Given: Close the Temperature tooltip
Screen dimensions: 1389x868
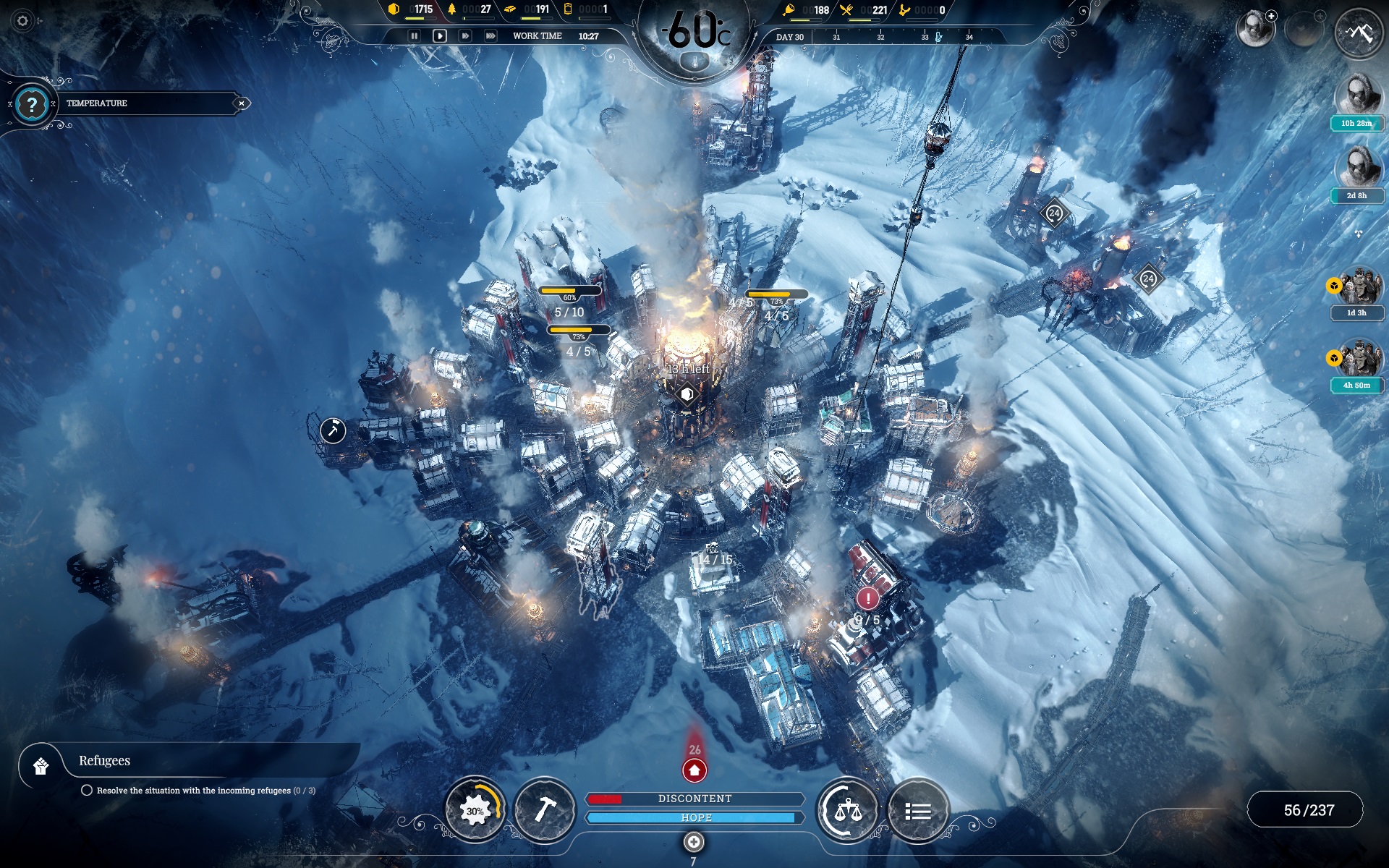Looking at the screenshot, I should (x=241, y=103).
